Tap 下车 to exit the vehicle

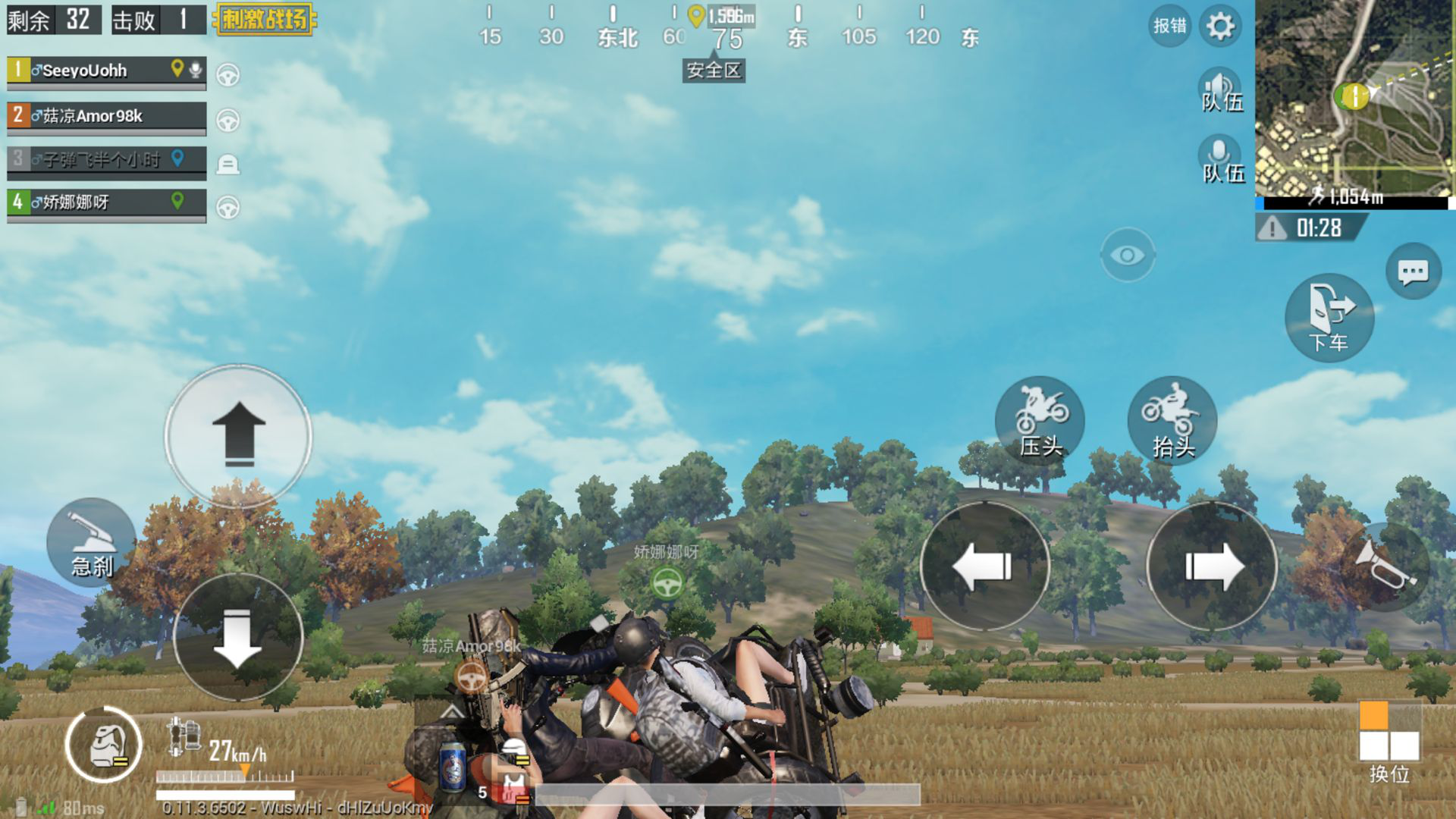click(x=1329, y=317)
